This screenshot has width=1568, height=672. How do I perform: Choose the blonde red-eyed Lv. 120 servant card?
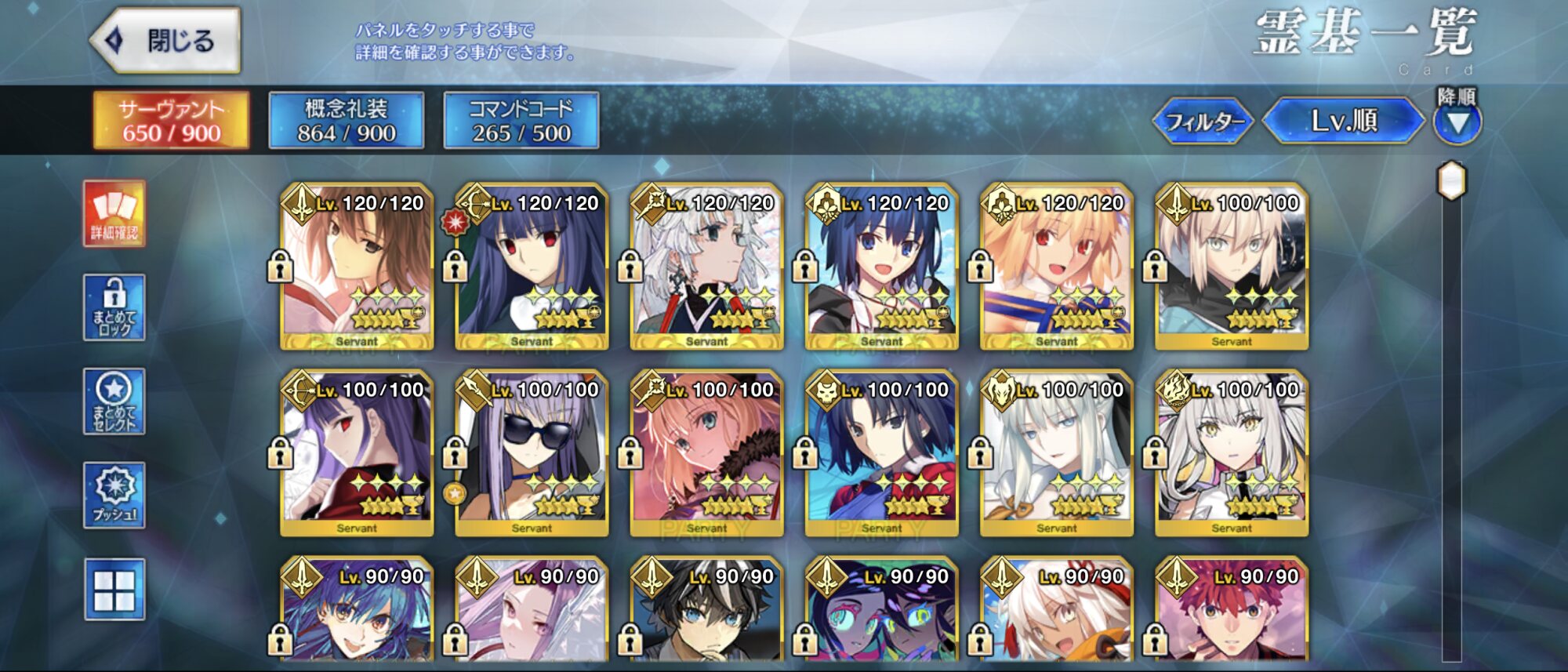point(1057,267)
